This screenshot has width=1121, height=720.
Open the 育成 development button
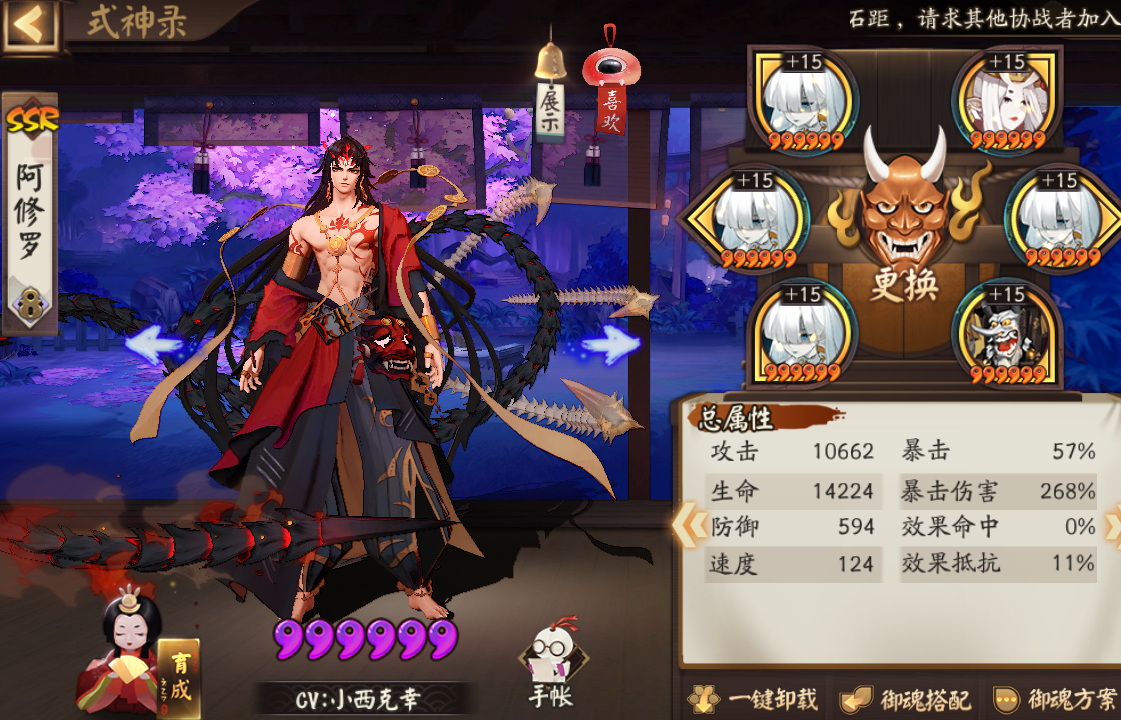[178, 675]
